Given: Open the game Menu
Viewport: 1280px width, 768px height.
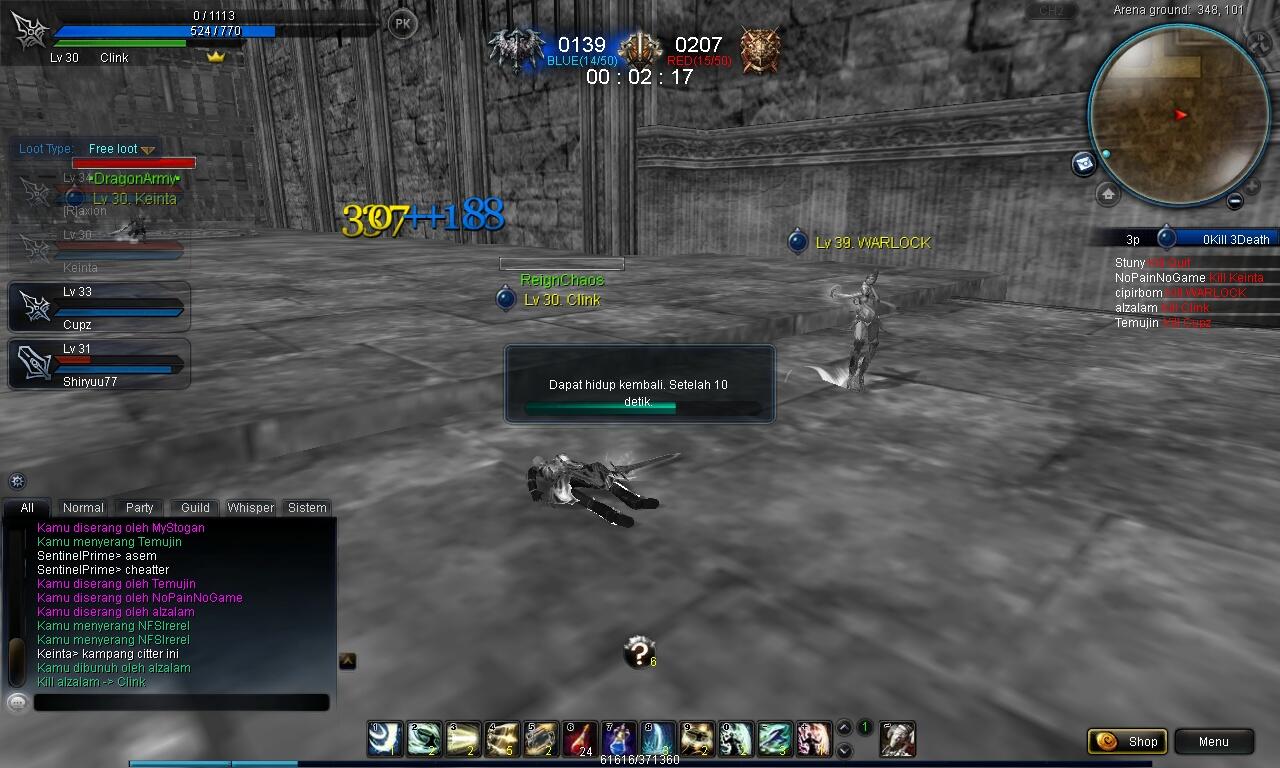Looking at the screenshot, I should 1213,742.
